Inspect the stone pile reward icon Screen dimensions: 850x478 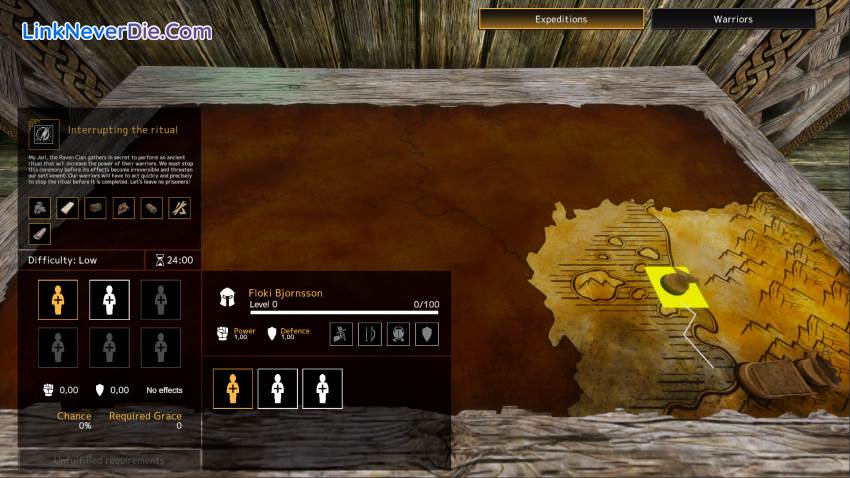pyautogui.click(x=38, y=208)
